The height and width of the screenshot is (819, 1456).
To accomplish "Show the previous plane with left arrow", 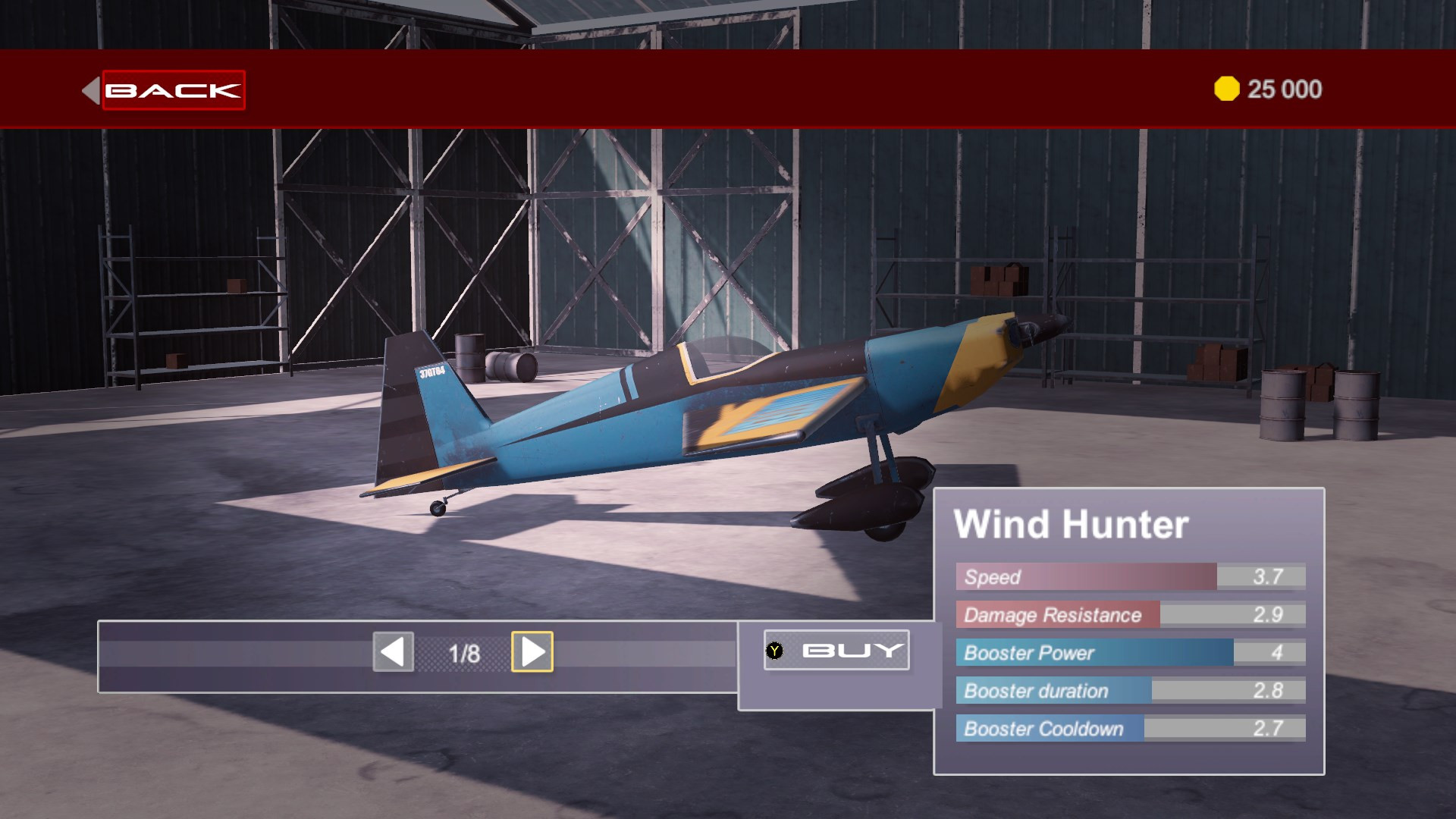I will pos(393,651).
